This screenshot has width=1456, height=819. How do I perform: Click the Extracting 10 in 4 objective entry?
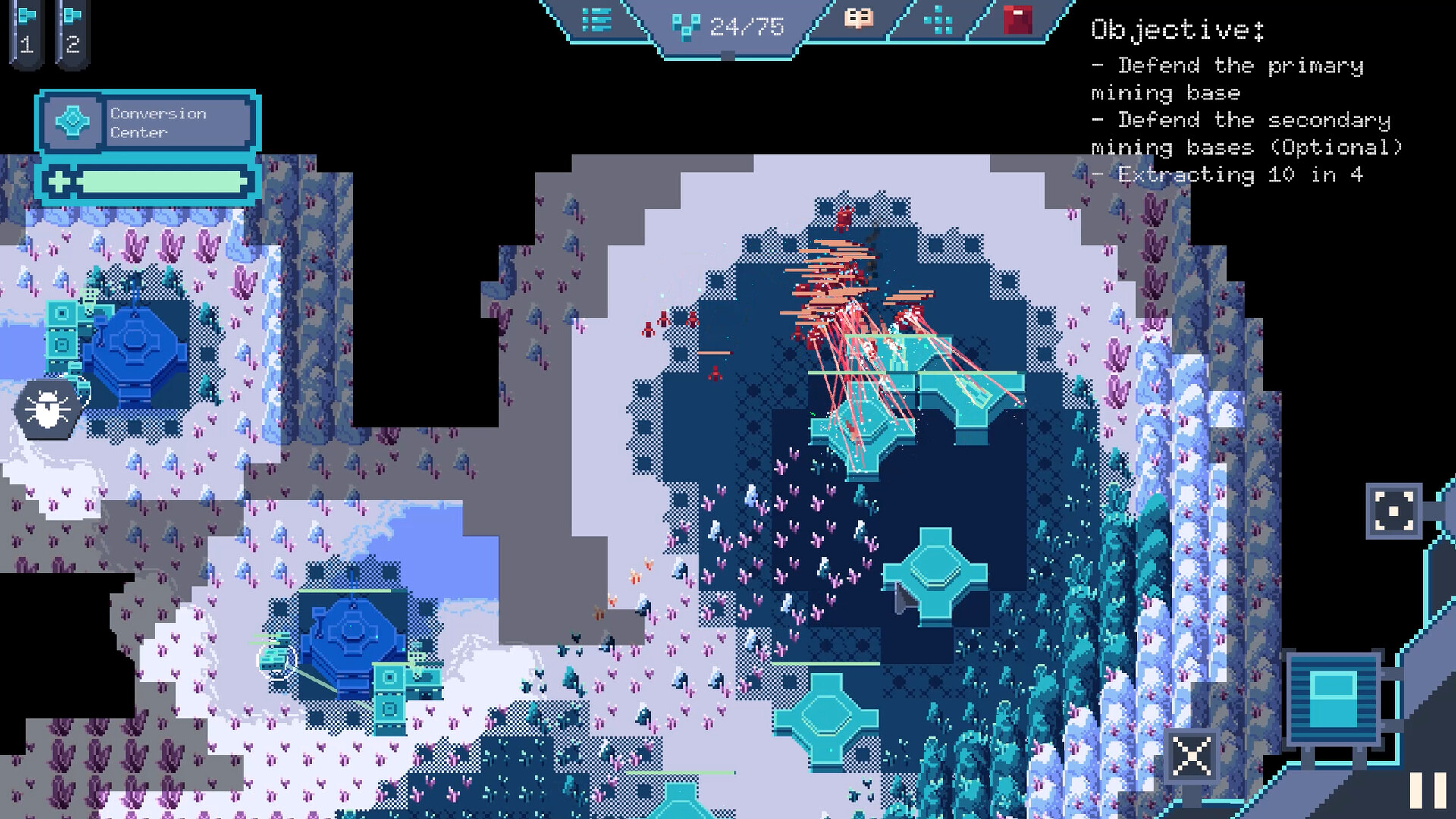pos(1227,174)
